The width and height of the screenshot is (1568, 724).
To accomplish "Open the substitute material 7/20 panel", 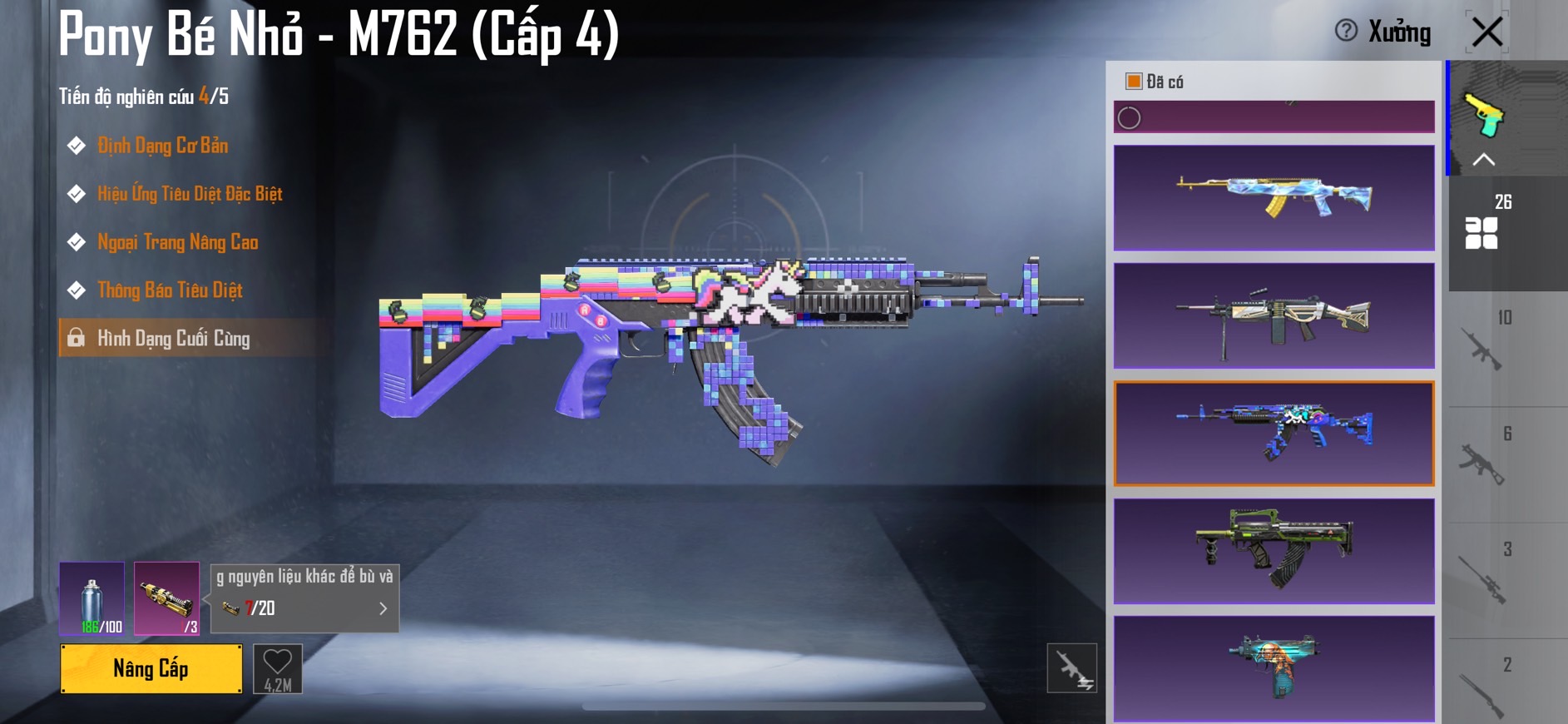I will pos(304,607).
